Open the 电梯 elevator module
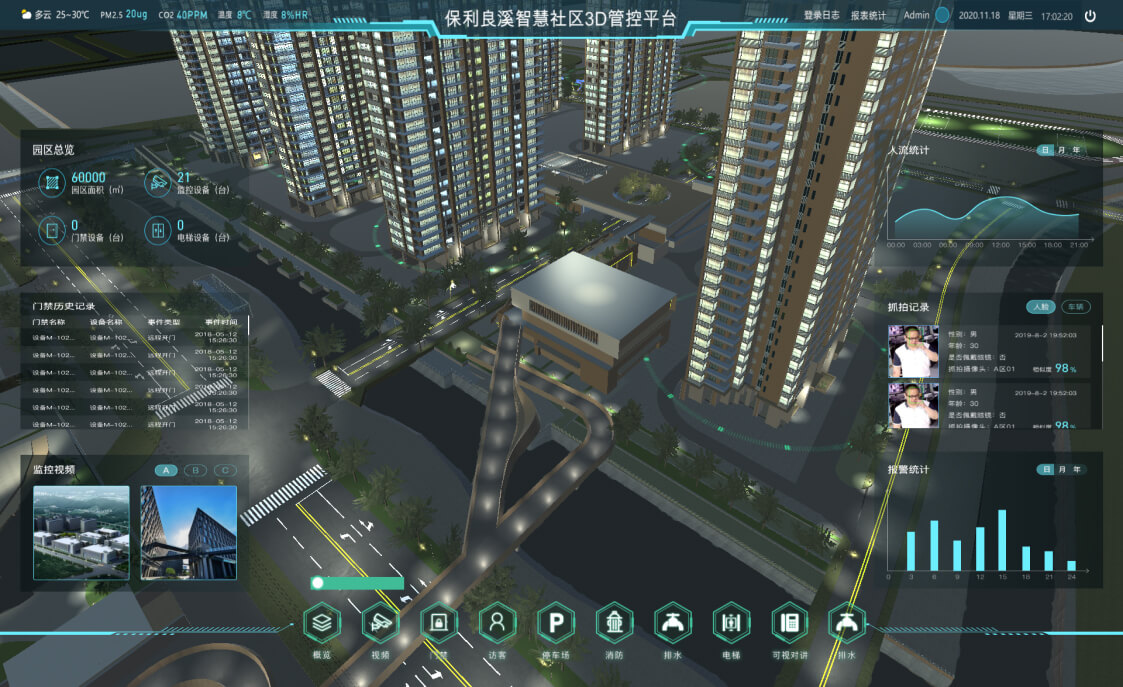This screenshot has height=687, width=1123. coord(731,623)
